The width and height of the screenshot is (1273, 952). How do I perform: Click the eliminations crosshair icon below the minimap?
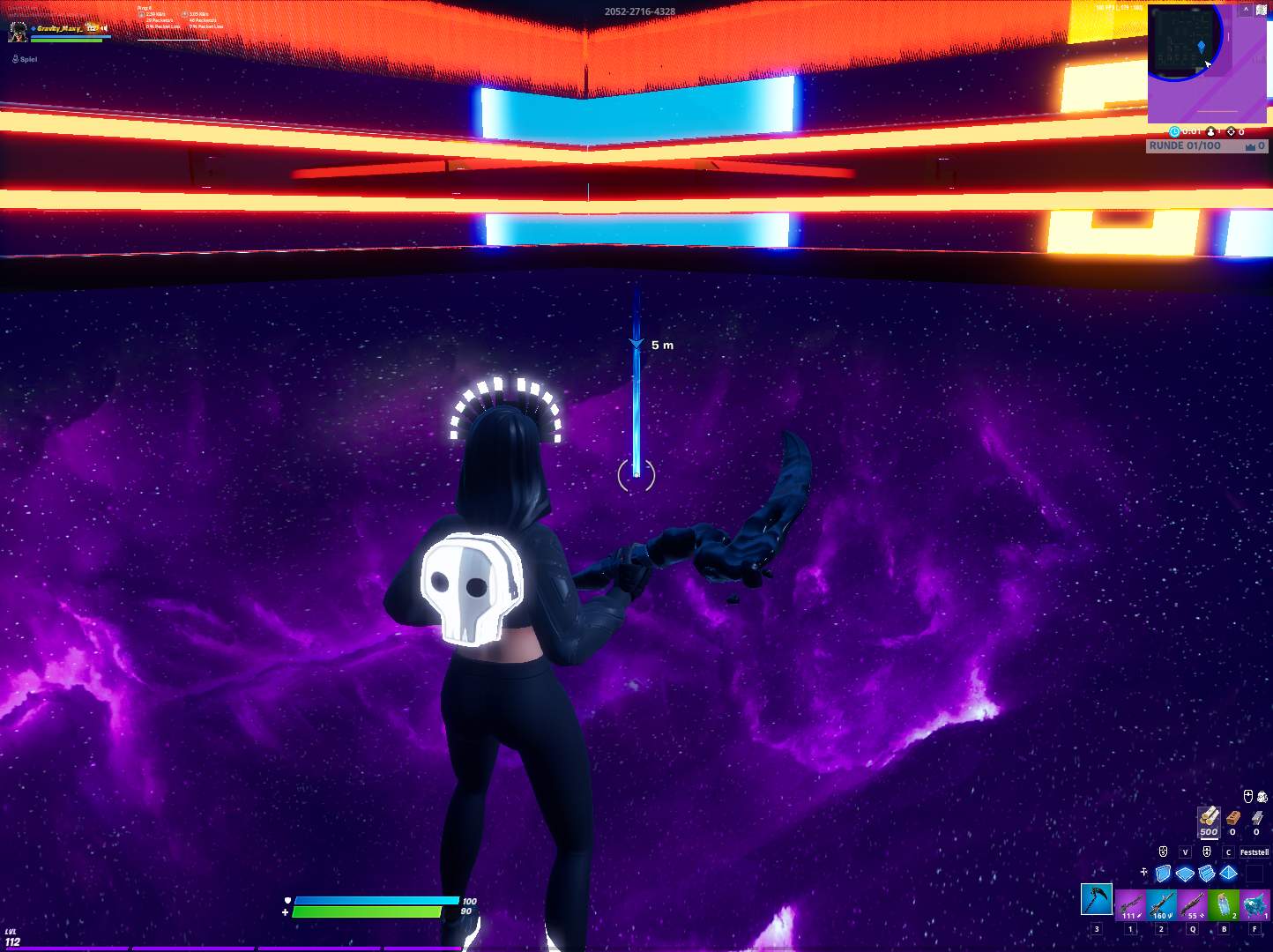[x=1232, y=132]
